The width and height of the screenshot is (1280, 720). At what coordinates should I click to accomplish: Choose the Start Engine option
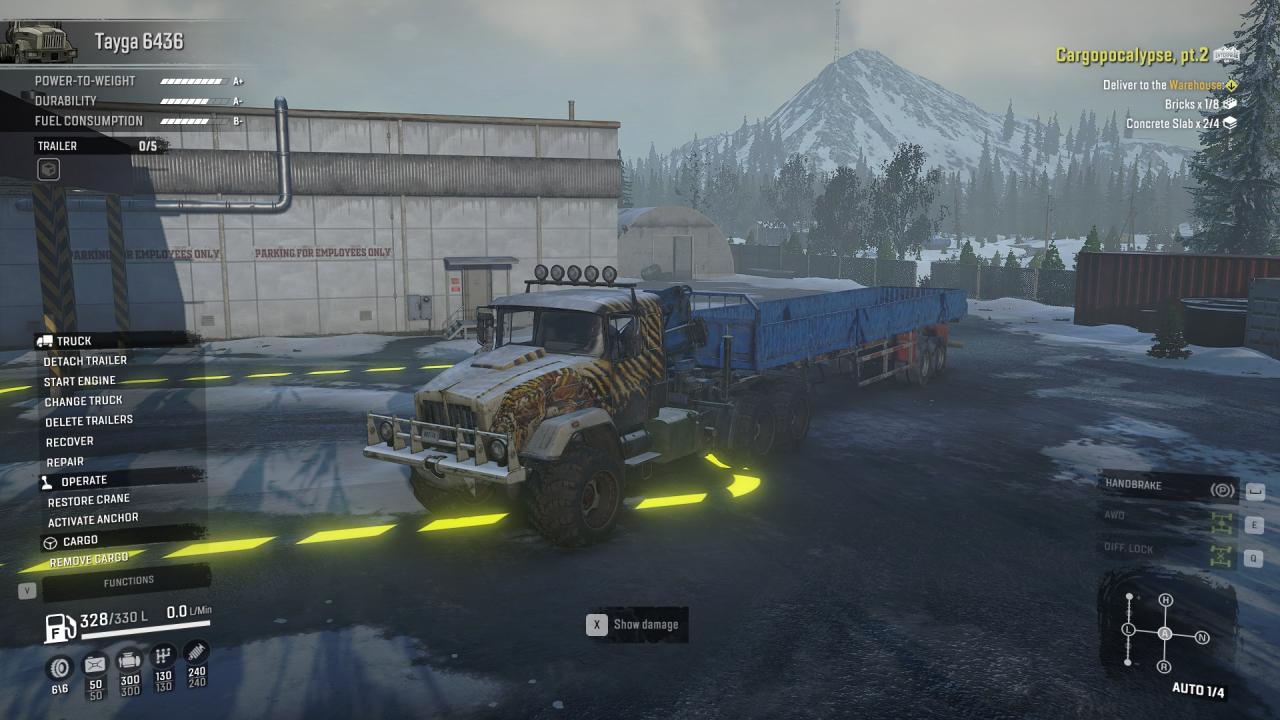80,381
